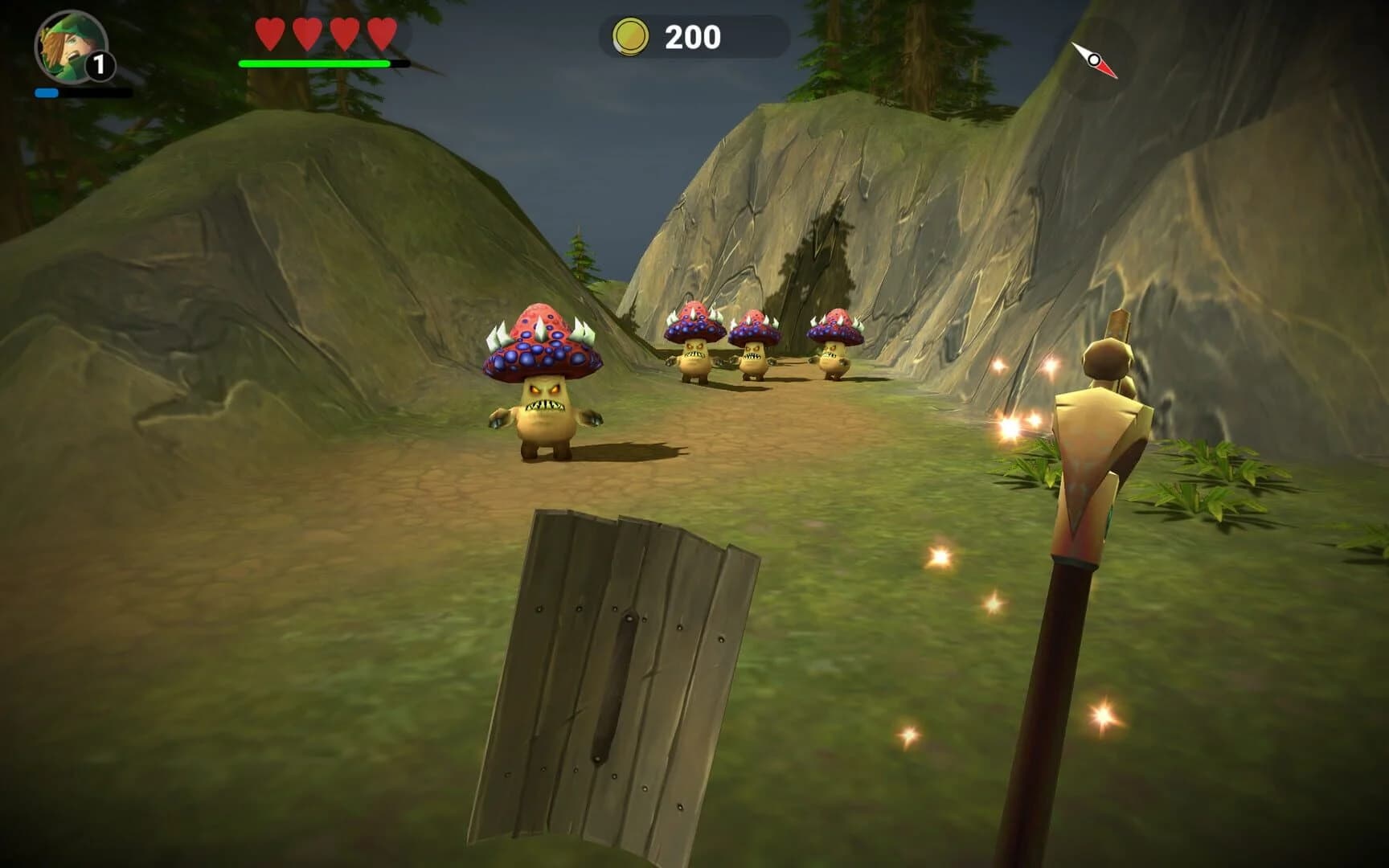This screenshot has height=868, width=1389.
Task: Select the gold coin icon
Action: (x=632, y=35)
